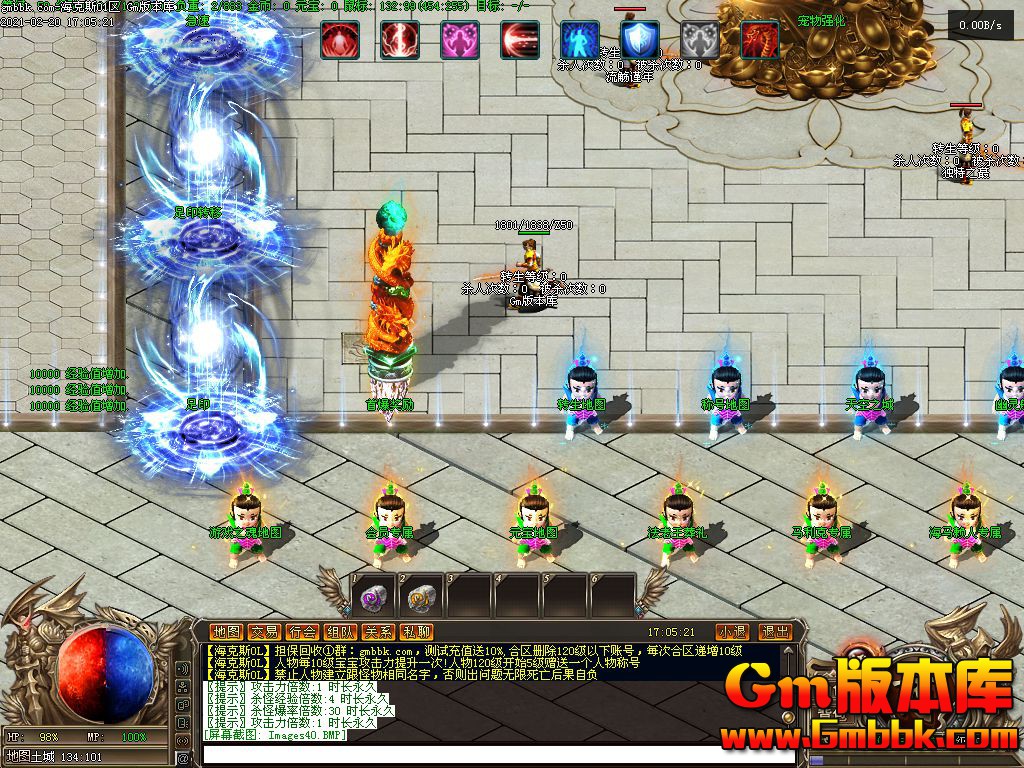Toggle the sound icon beside the chat panel
1024x768 pixels.
(x=183, y=669)
